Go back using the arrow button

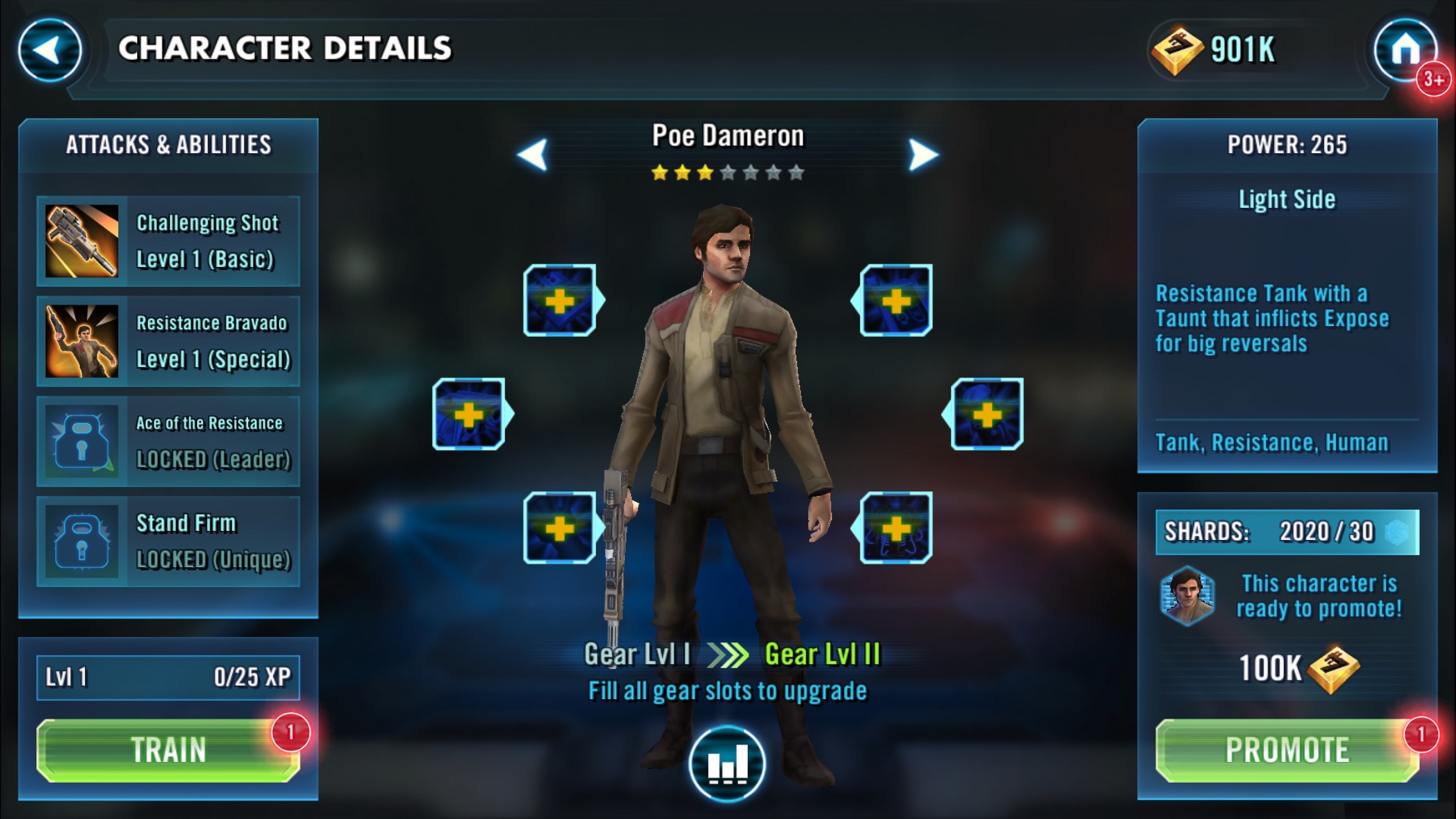49,50
